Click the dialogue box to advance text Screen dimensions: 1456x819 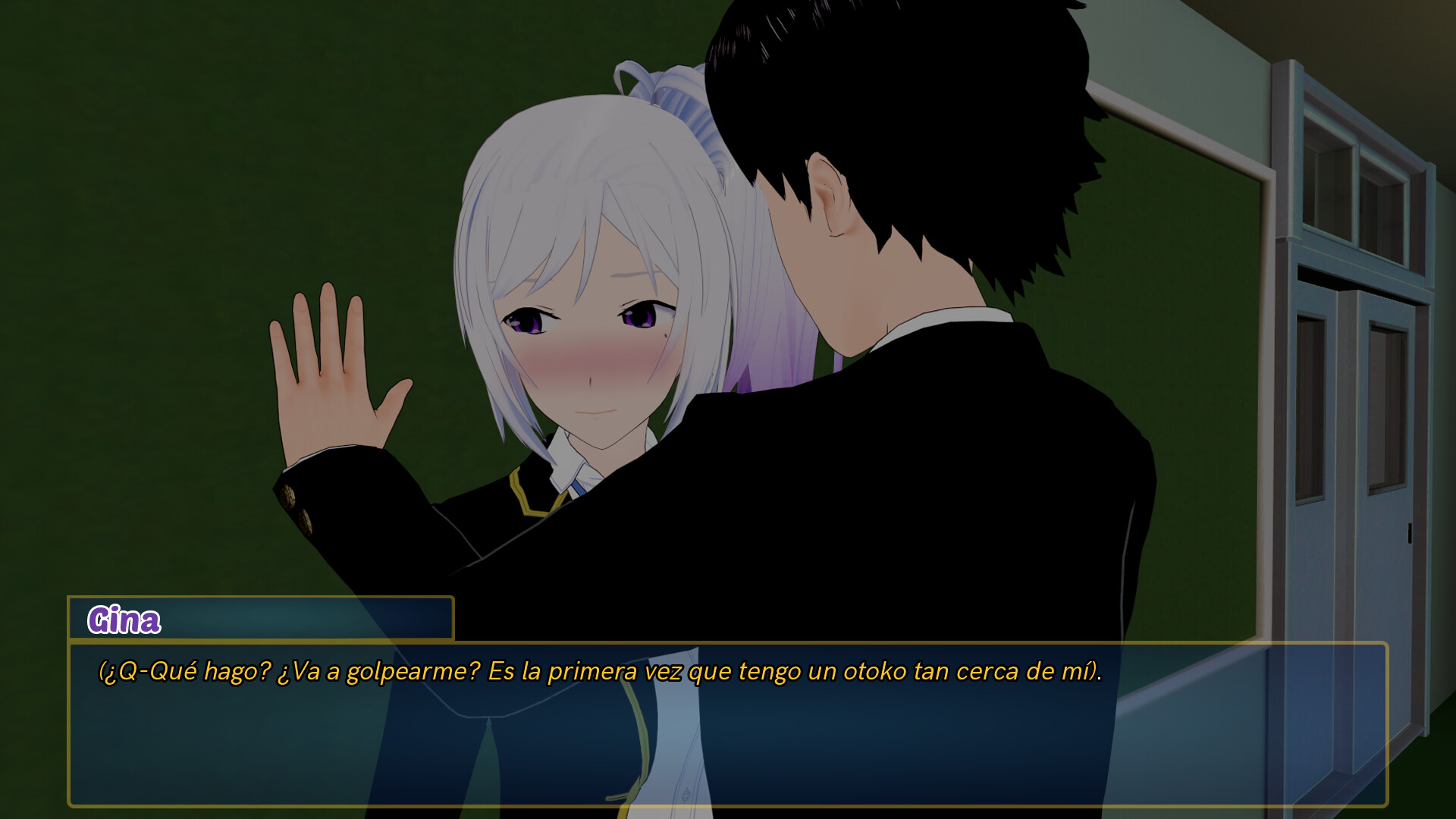[x=728, y=728]
